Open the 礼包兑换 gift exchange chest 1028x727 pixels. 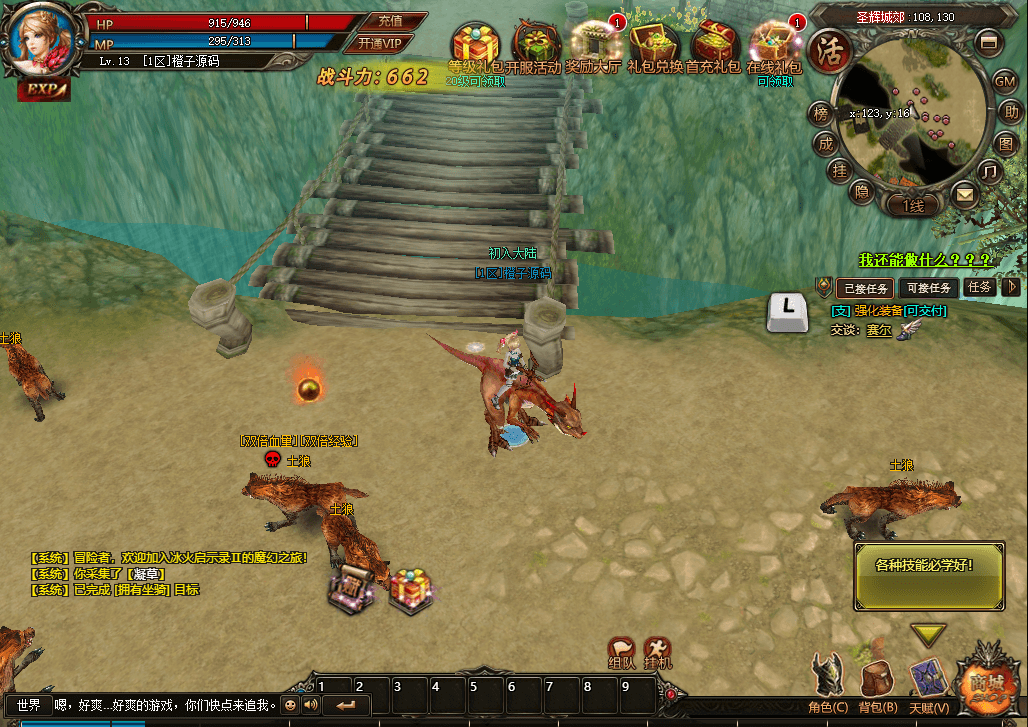(x=655, y=45)
